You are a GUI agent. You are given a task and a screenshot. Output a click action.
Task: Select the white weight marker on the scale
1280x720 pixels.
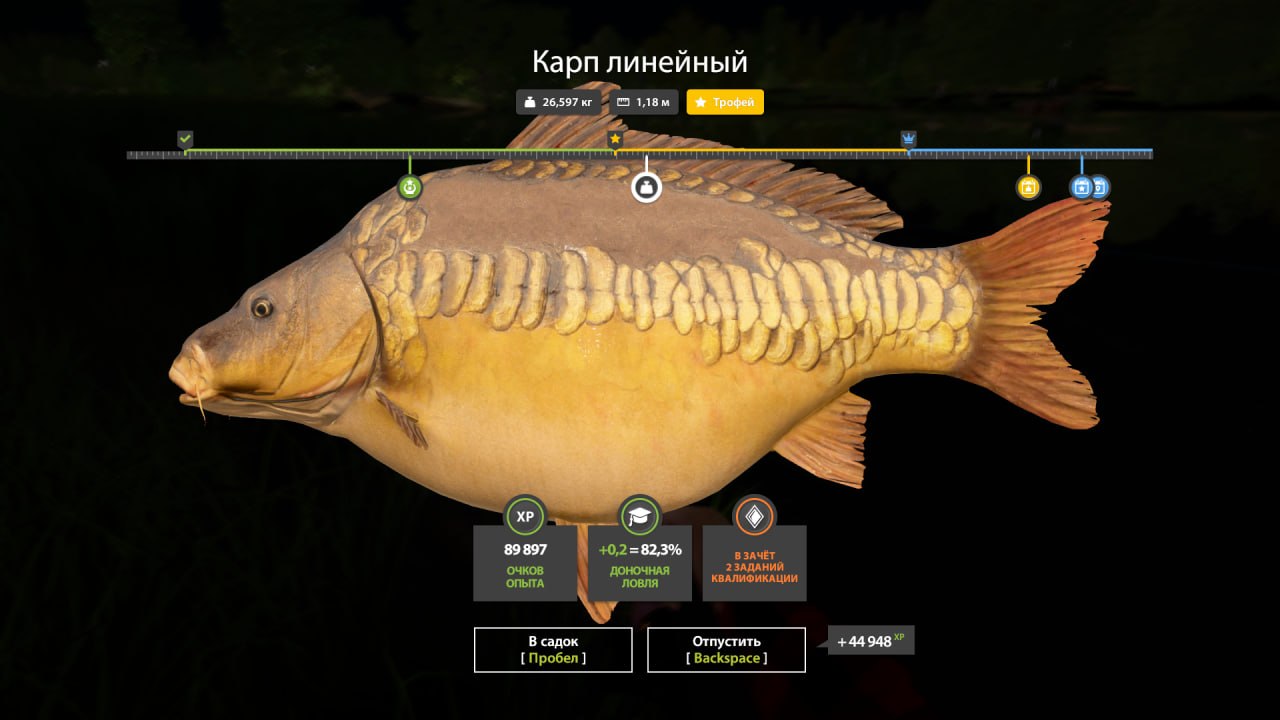tap(646, 187)
